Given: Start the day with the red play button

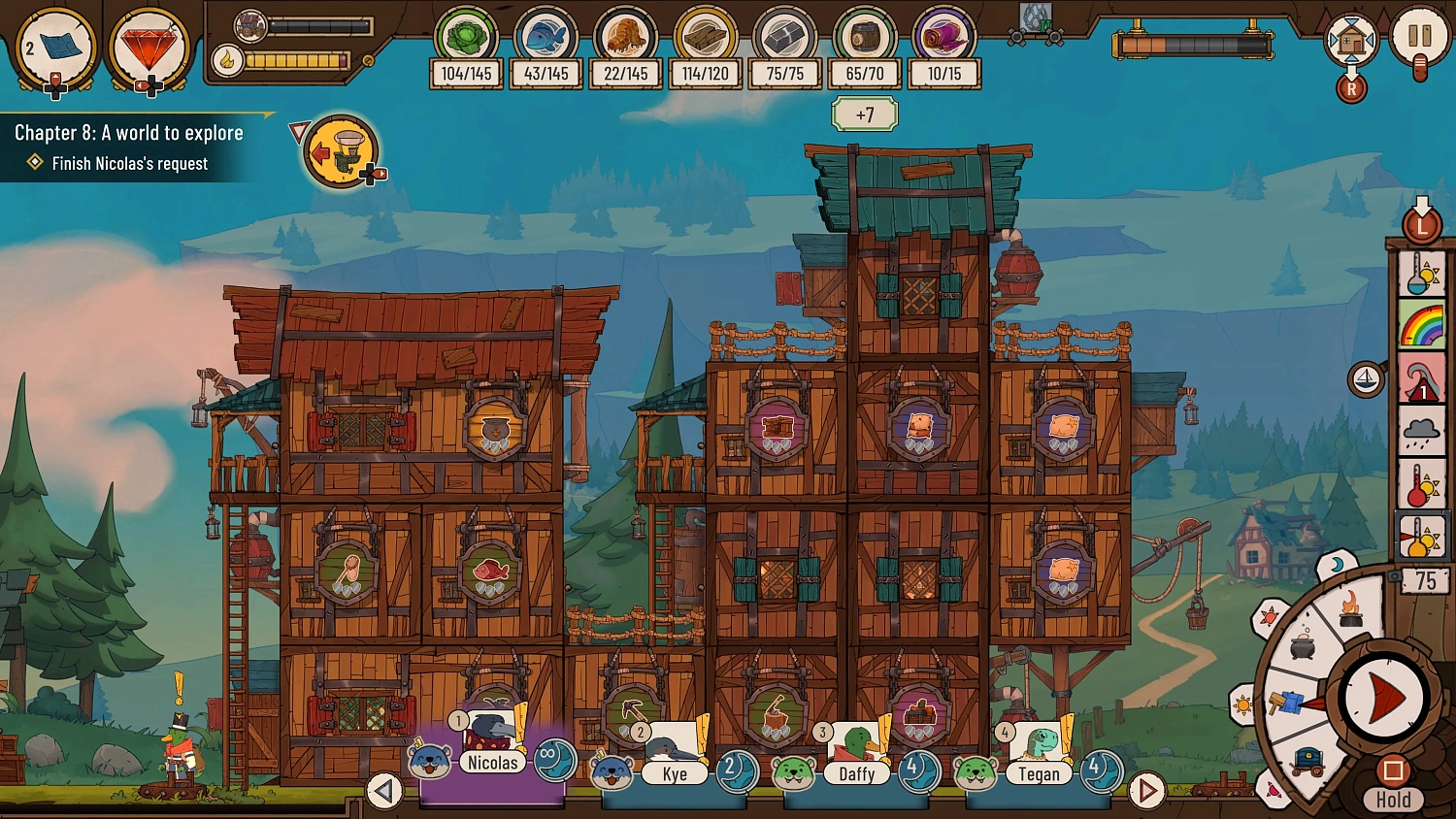Looking at the screenshot, I should point(1383,697).
